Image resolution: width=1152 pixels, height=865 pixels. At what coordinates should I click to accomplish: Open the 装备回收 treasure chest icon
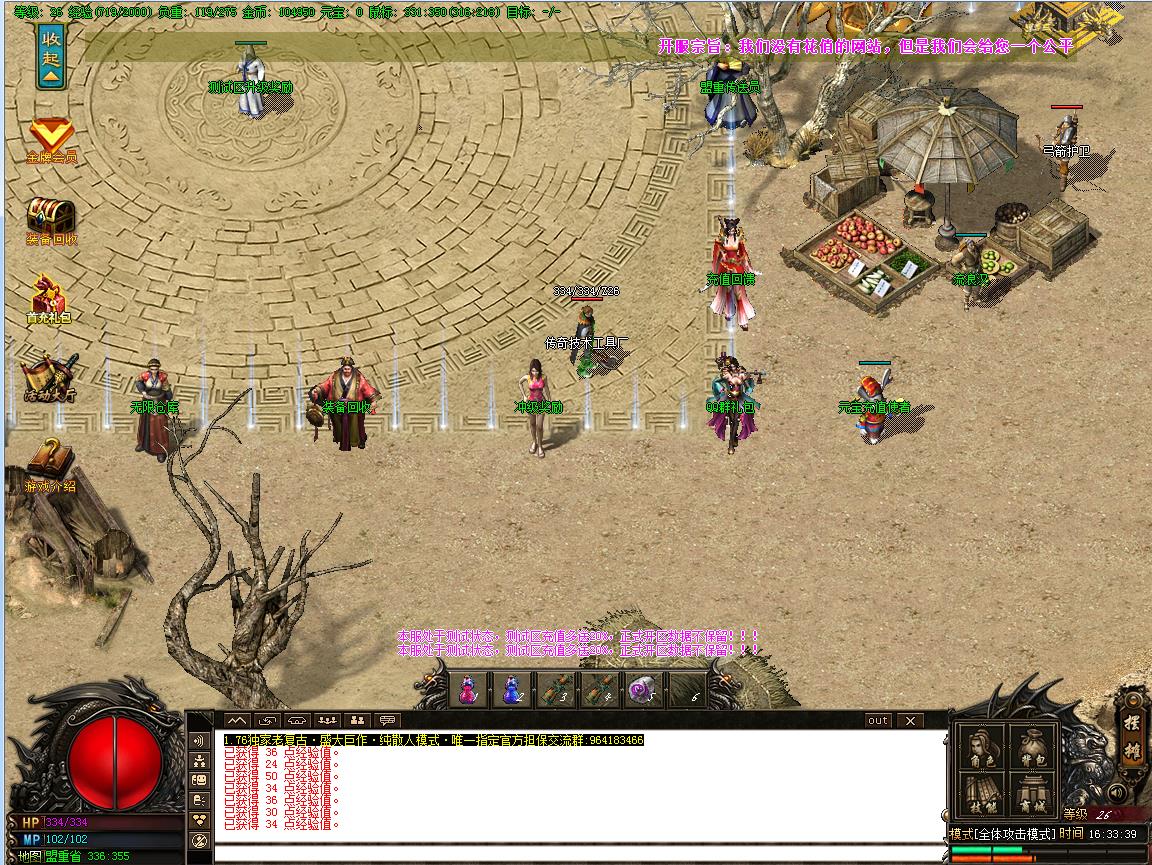[50, 218]
